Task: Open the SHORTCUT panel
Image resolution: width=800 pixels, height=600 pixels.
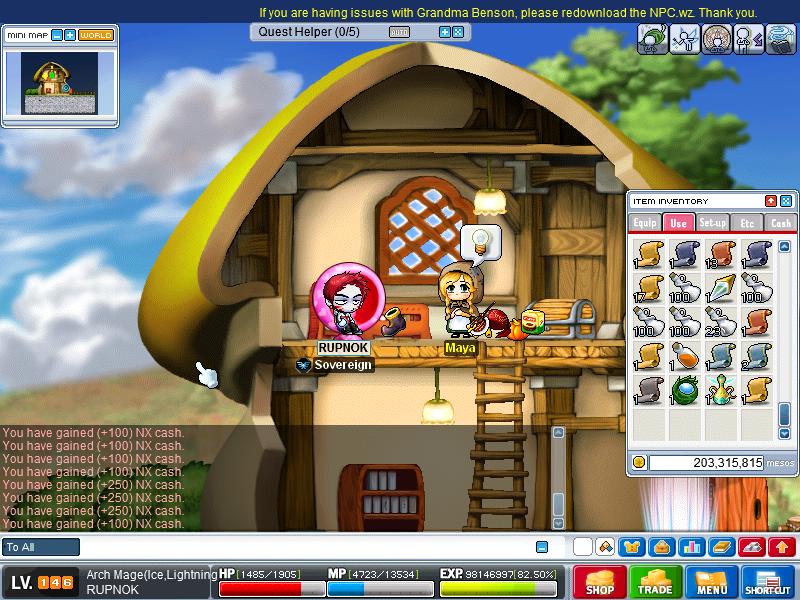Action: tap(768, 582)
